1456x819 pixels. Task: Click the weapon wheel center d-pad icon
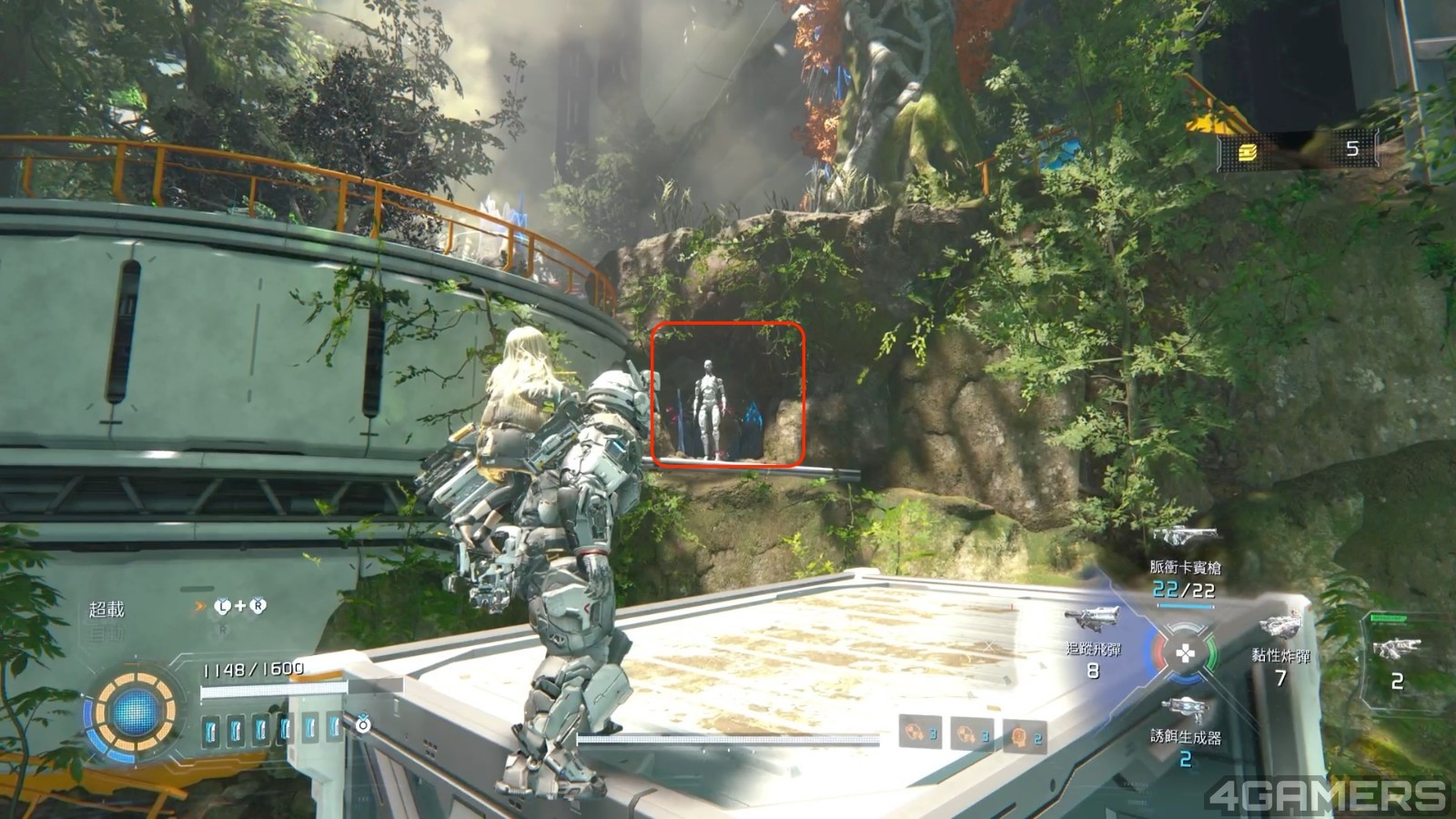(x=1185, y=652)
